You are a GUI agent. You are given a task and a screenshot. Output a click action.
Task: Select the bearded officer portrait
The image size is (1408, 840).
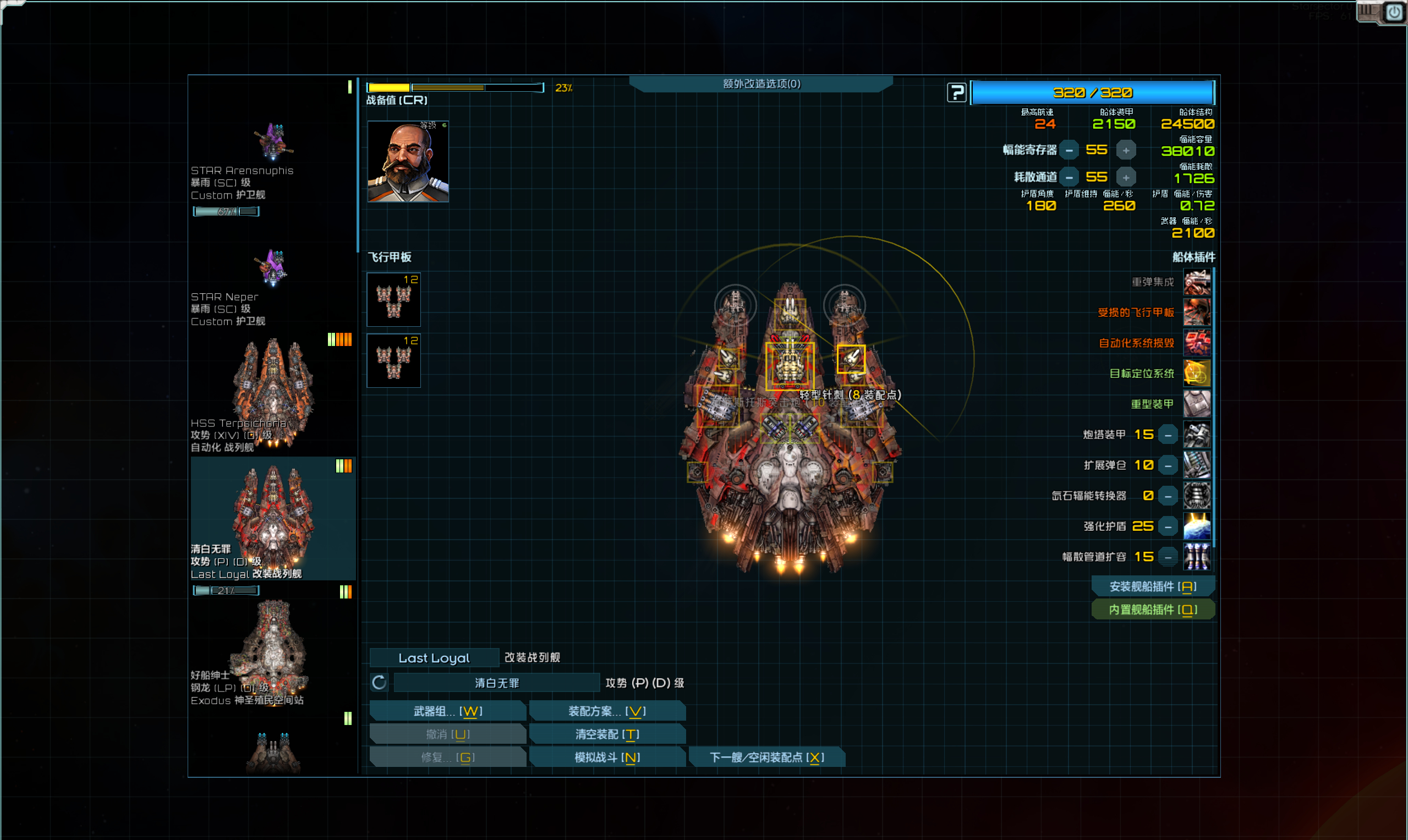tap(408, 161)
